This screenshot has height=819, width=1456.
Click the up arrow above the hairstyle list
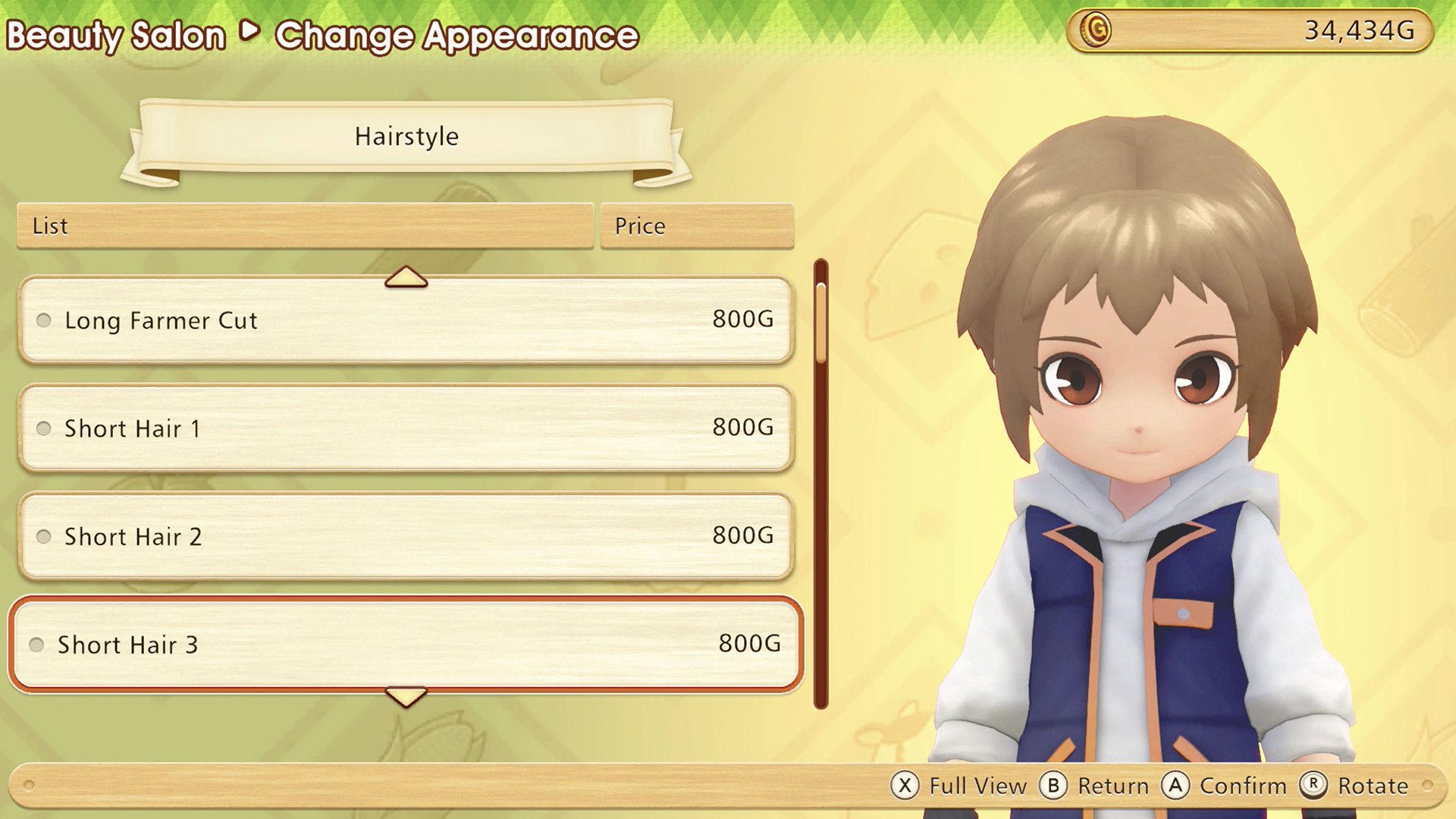pyautogui.click(x=406, y=278)
